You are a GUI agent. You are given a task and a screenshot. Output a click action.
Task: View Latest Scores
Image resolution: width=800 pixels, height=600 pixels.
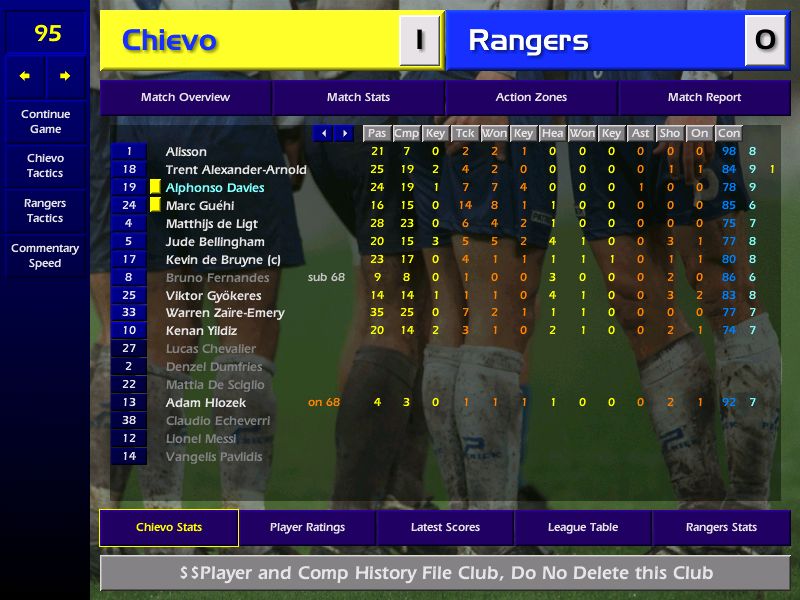pyautogui.click(x=445, y=528)
